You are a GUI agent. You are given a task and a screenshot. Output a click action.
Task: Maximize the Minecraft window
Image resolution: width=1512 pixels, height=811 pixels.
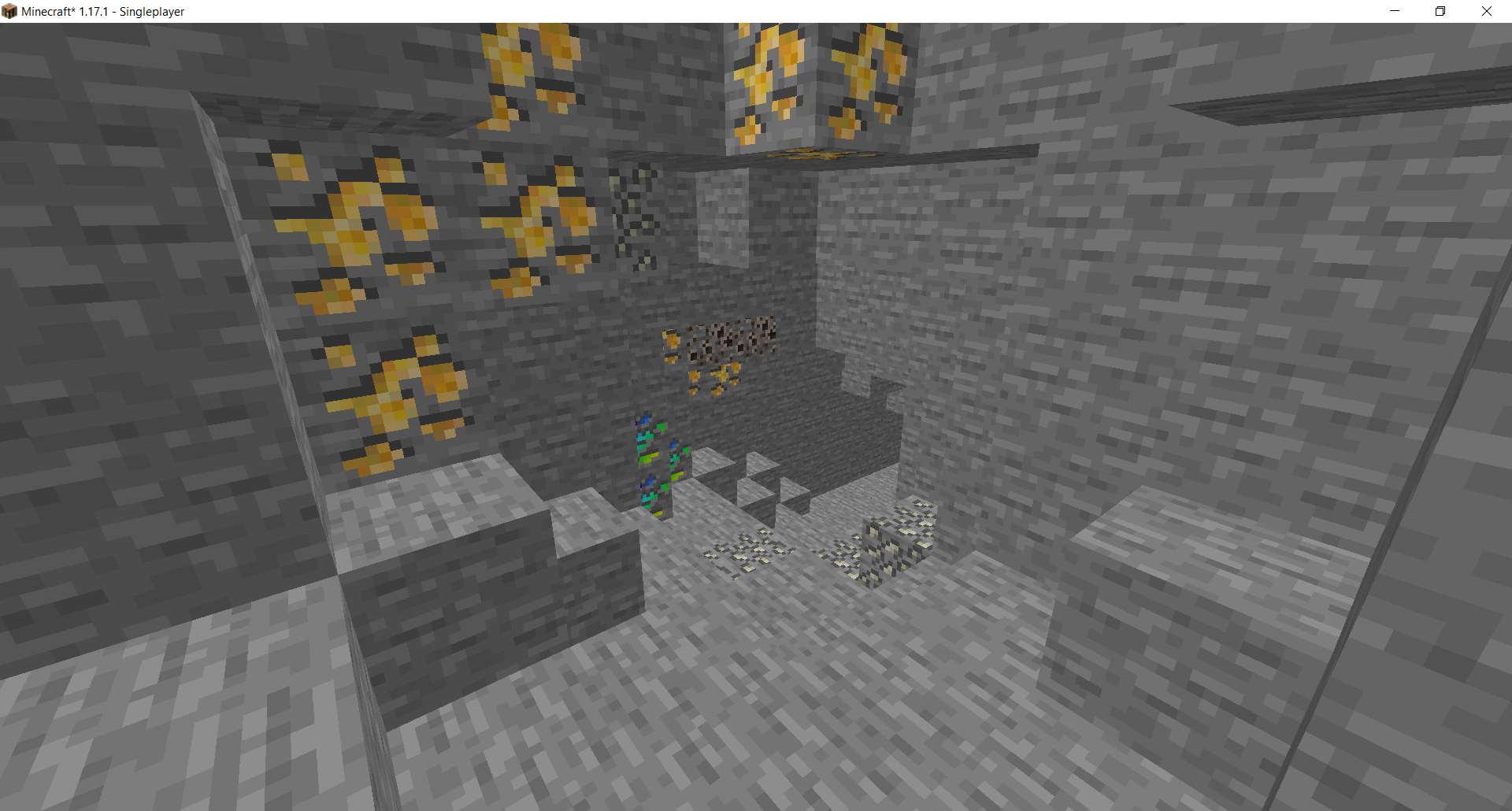pyautogui.click(x=1440, y=11)
